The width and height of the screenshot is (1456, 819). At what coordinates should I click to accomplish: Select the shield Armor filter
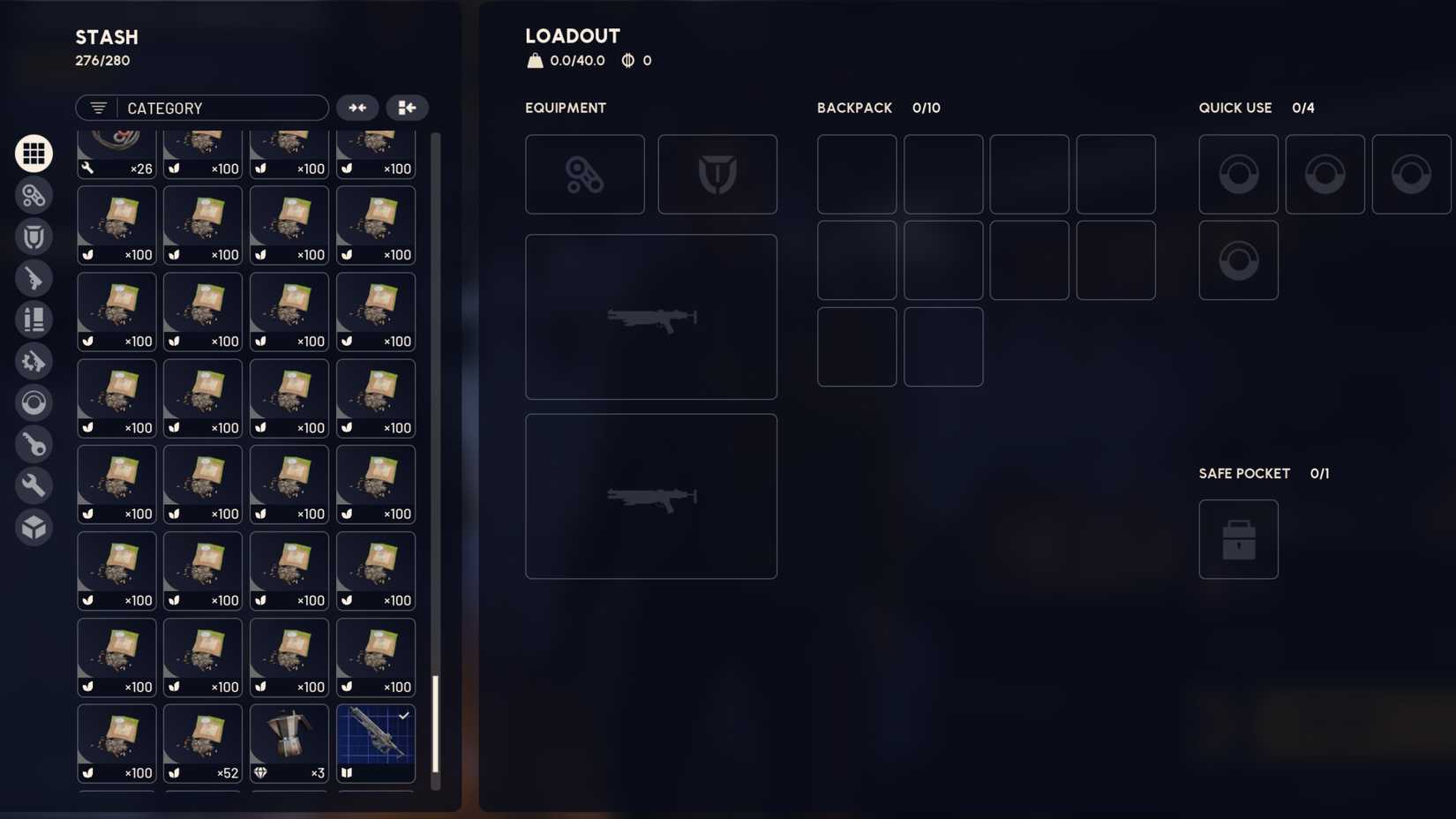coord(34,237)
